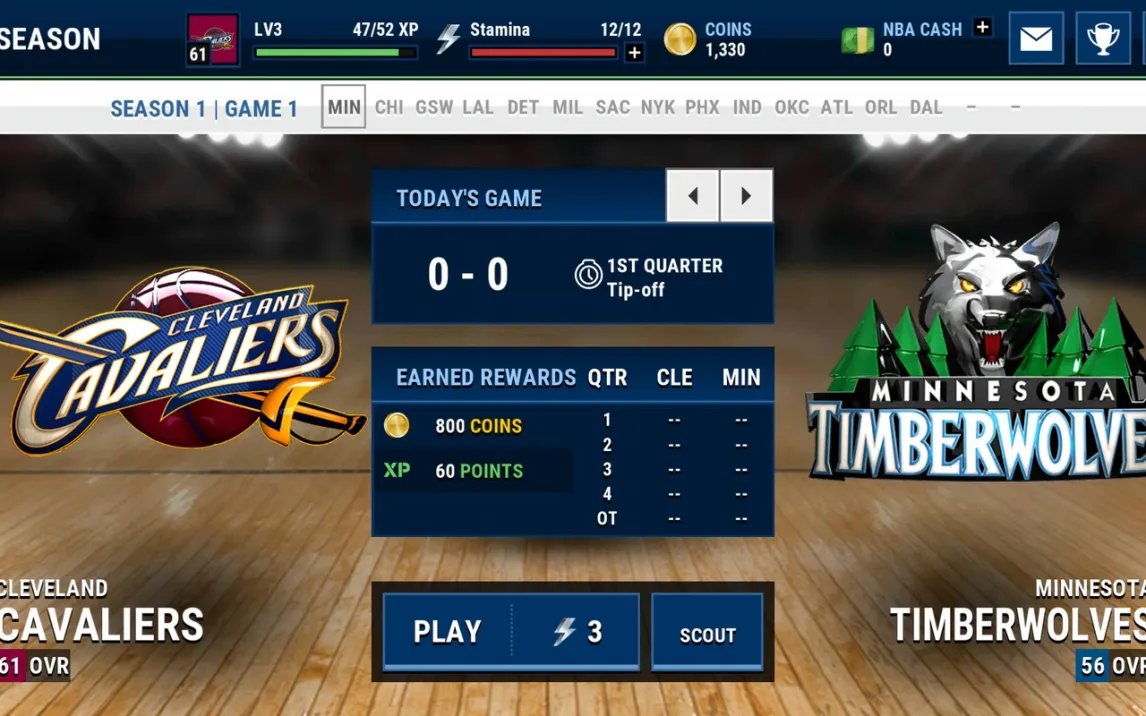Switch to the LAL schedule entry

(478, 107)
